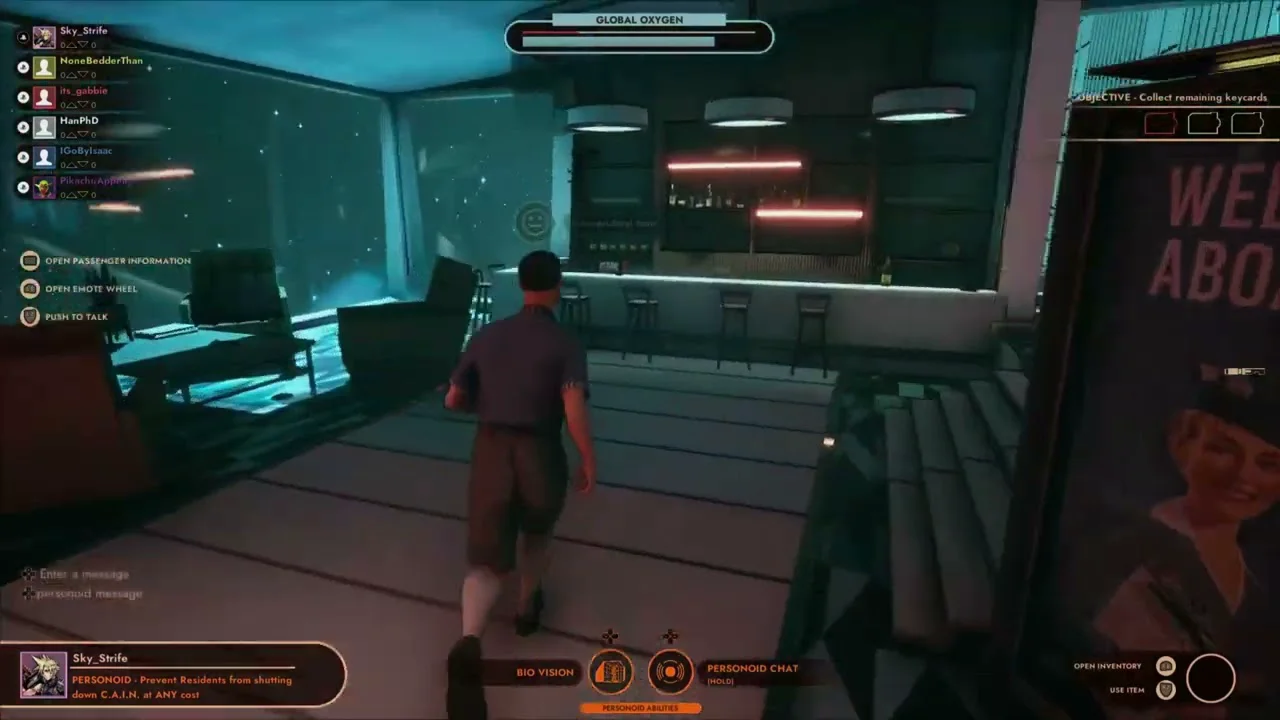The width and height of the screenshot is (1280, 720).
Task: Click the Sky_Strife role card portrait
Action: [44, 674]
